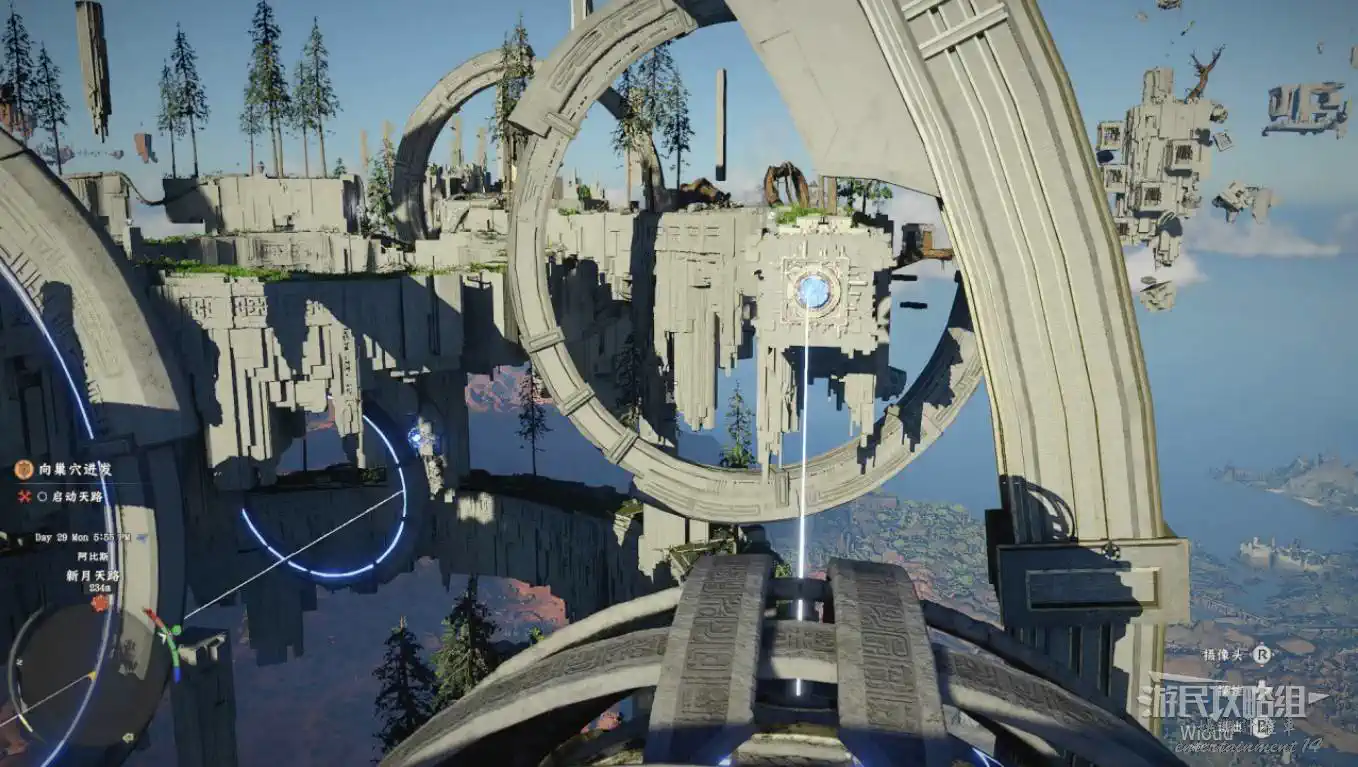Click the red quest marker on the minimap
The width and height of the screenshot is (1358, 767).
(x=99, y=603)
